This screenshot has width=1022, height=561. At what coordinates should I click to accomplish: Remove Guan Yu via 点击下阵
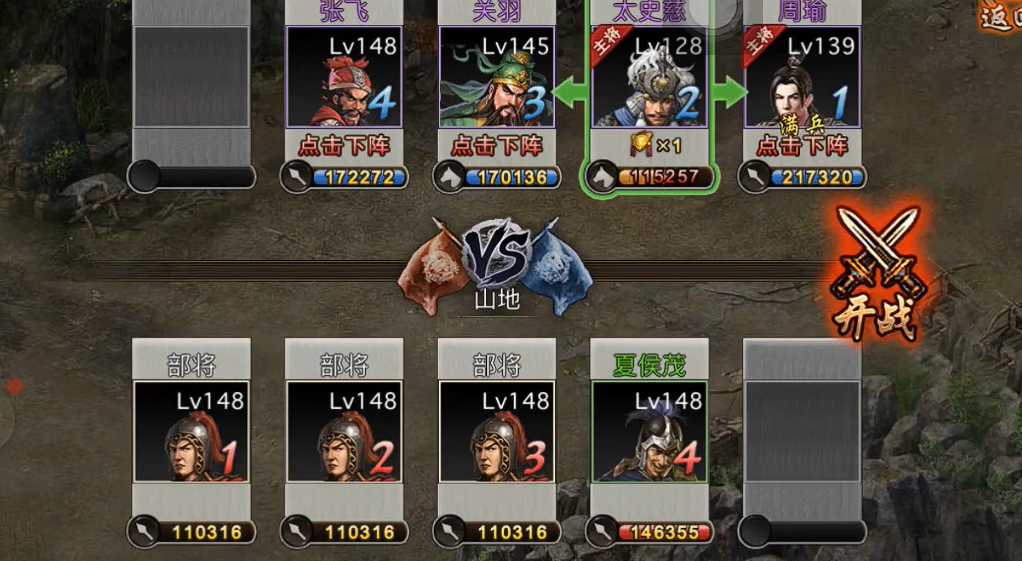tap(497, 146)
